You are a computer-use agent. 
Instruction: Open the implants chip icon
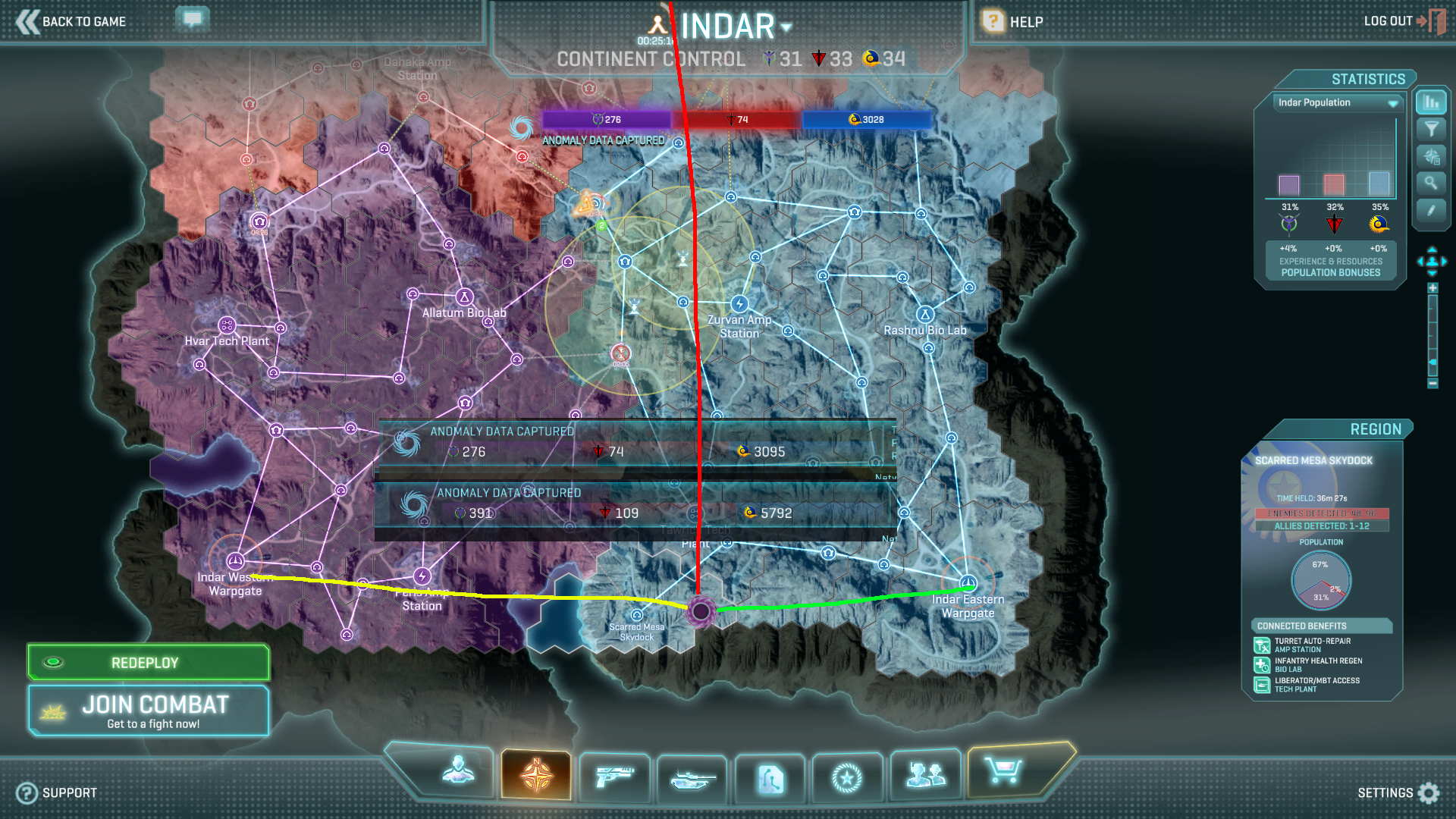coord(770,778)
